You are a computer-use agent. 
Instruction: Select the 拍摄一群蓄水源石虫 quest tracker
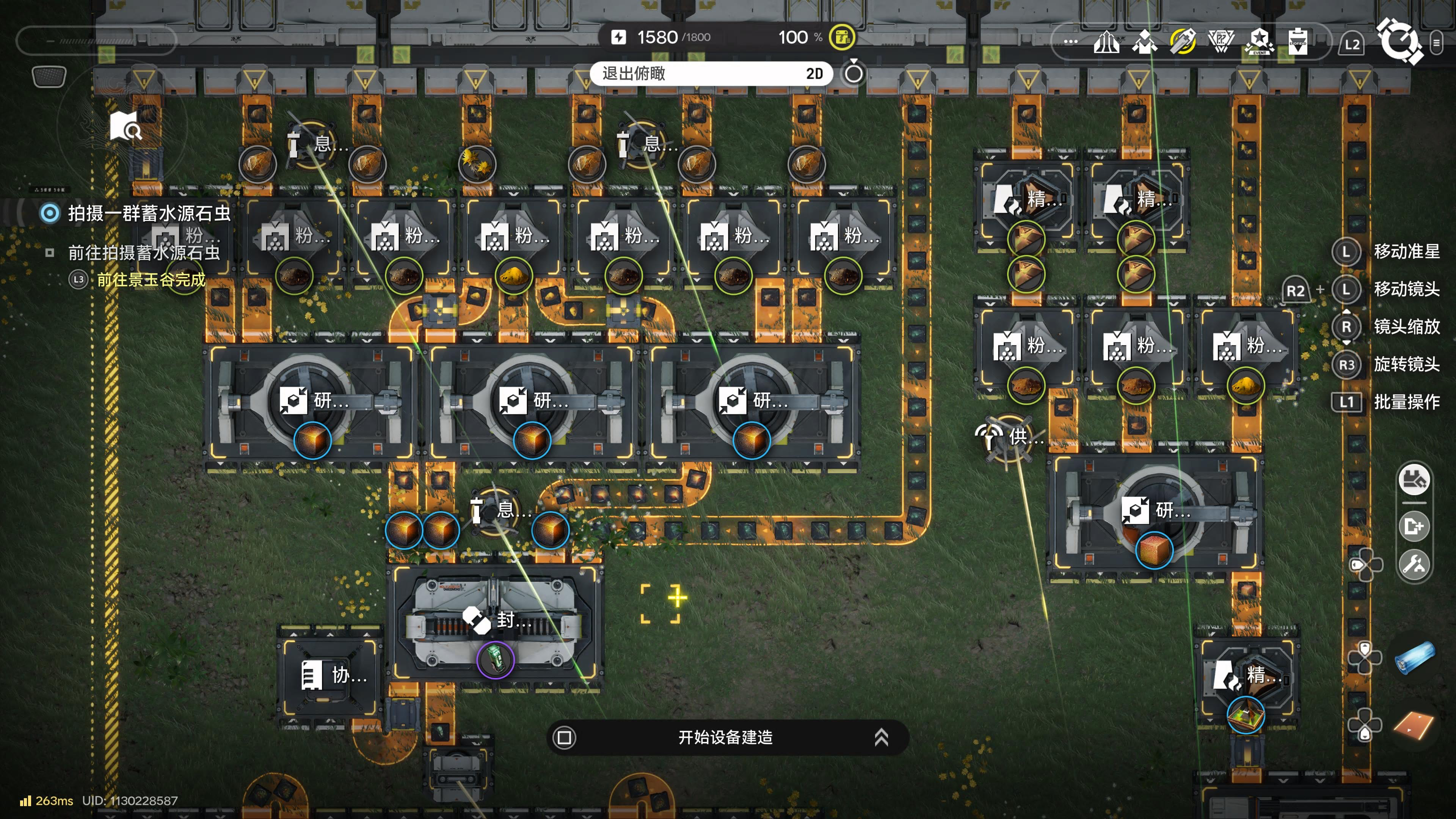pos(149,213)
